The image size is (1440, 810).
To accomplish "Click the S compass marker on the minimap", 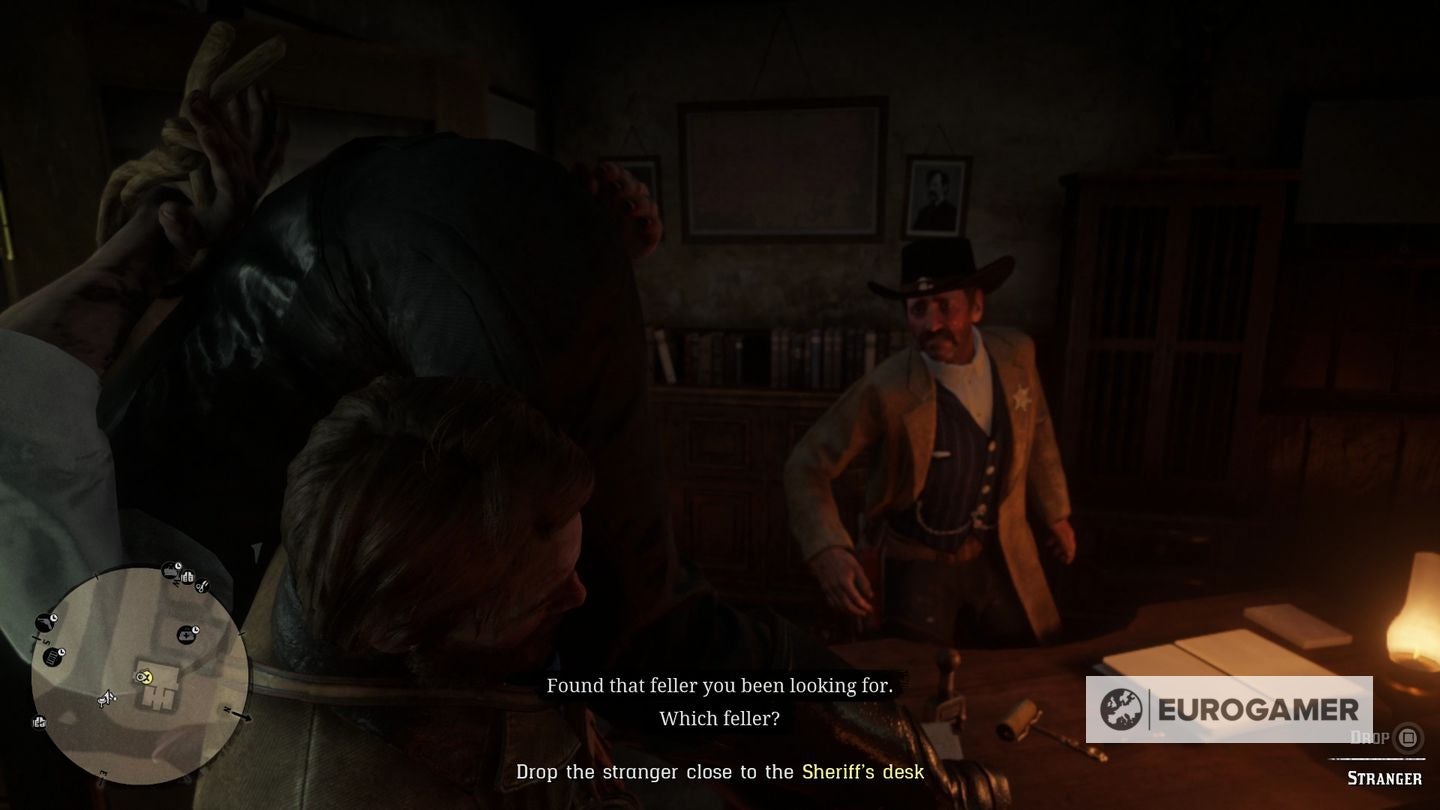I will (45, 640).
